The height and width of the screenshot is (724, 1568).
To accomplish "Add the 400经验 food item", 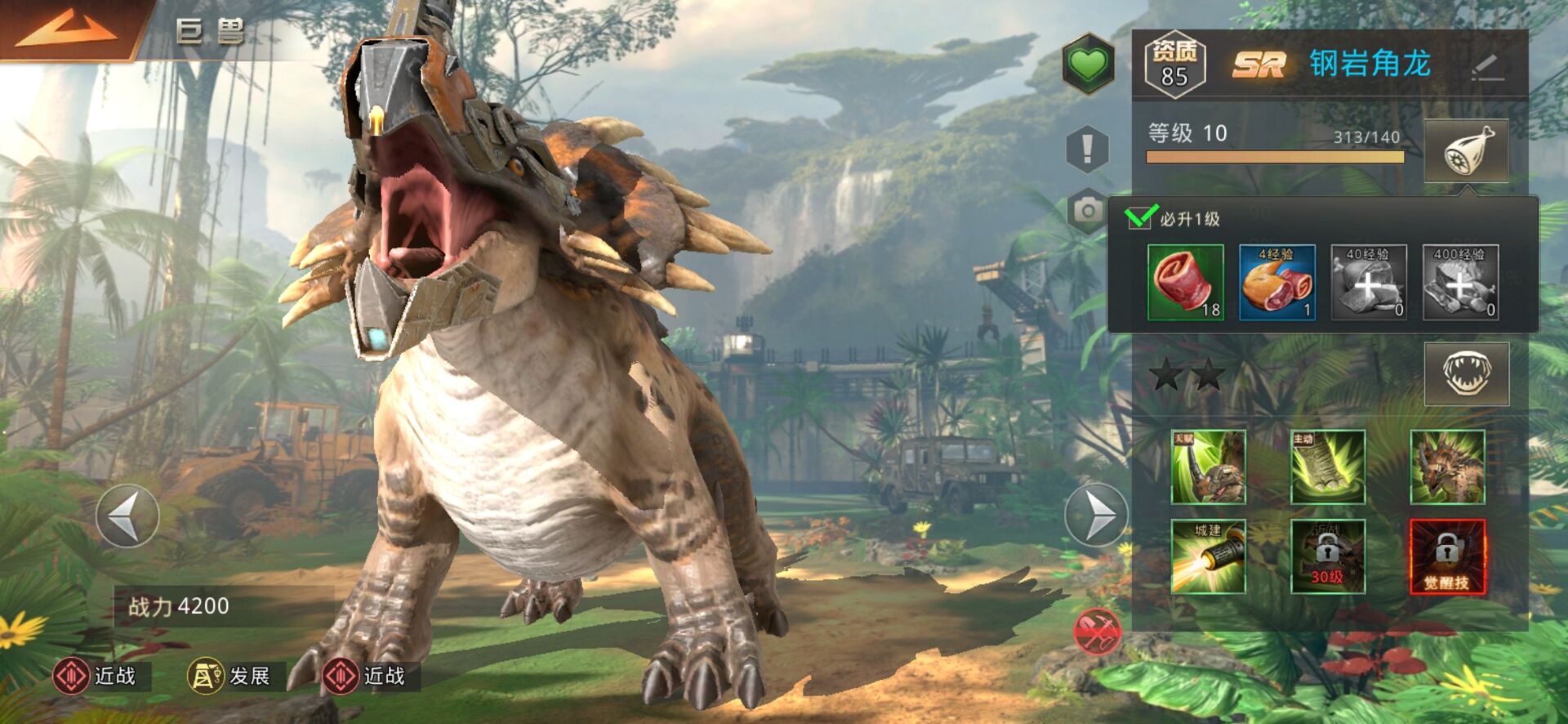I will click(1460, 283).
